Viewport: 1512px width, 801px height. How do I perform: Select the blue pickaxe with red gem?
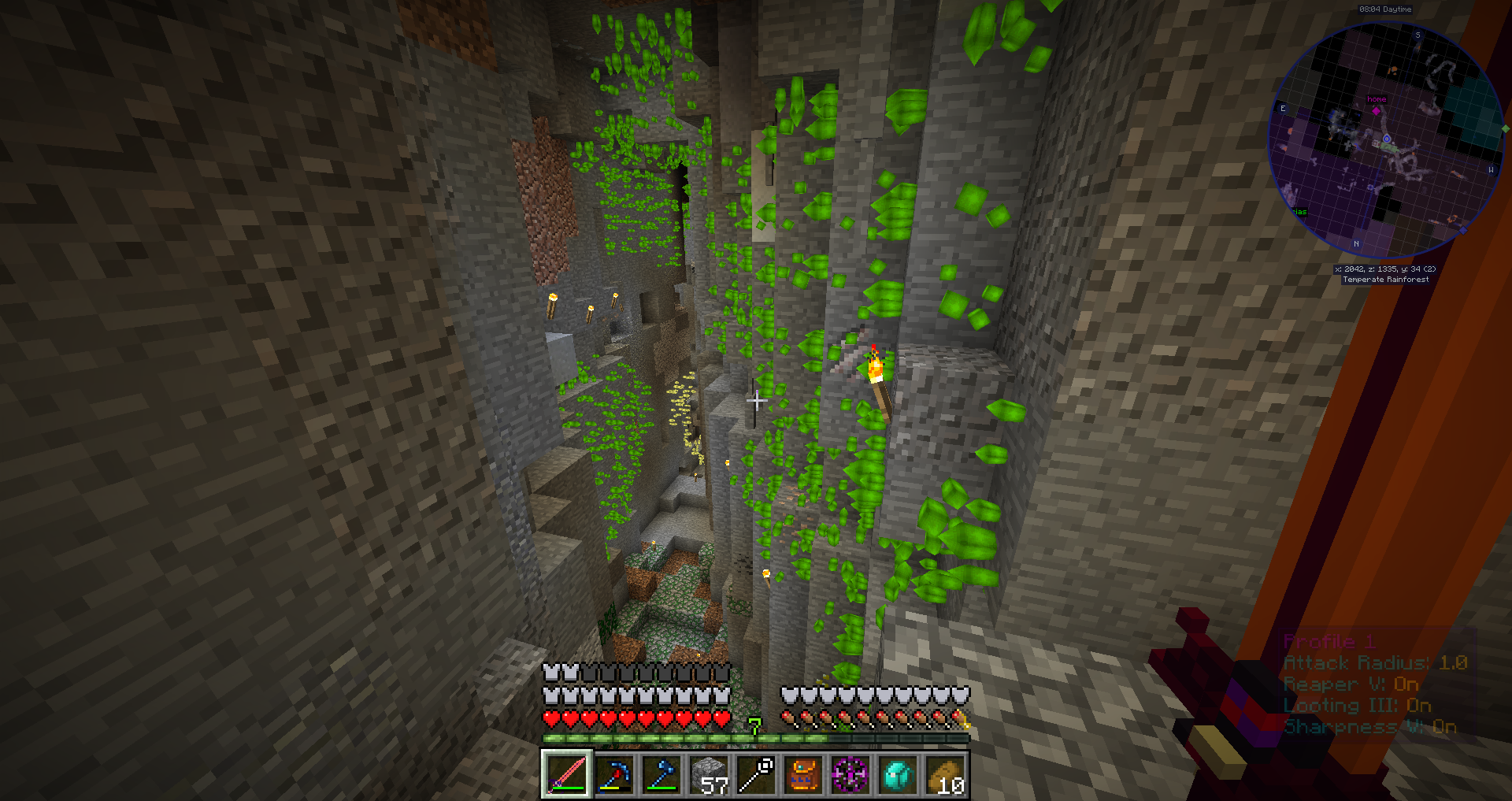point(613,774)
